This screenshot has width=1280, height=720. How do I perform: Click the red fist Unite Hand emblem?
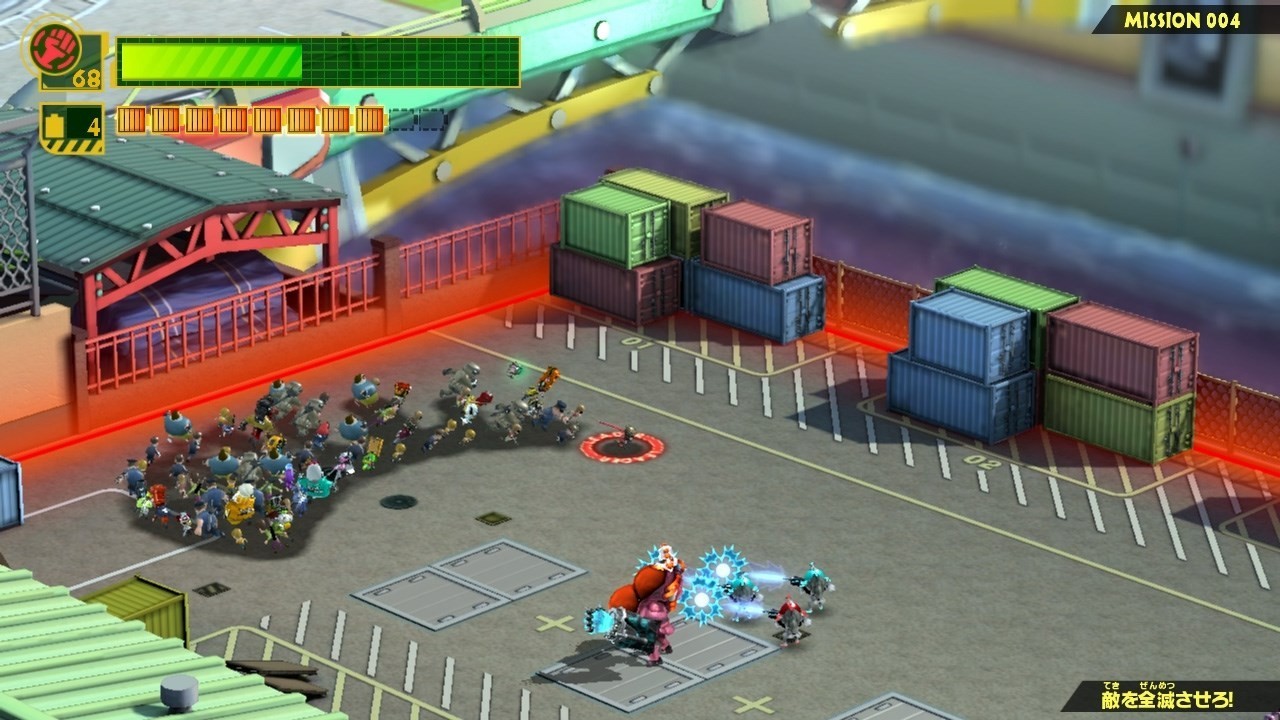coord(48,44)
